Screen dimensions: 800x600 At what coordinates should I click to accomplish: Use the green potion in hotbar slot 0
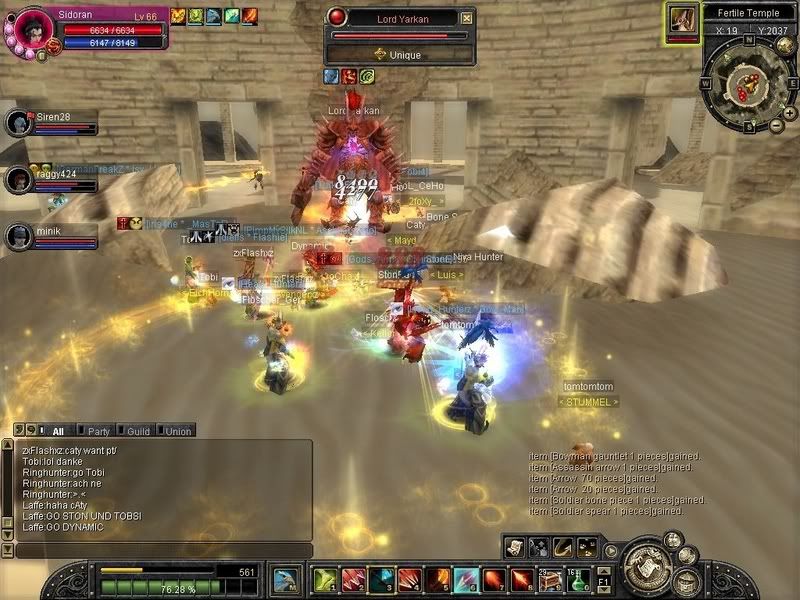[x=580, y=579]
